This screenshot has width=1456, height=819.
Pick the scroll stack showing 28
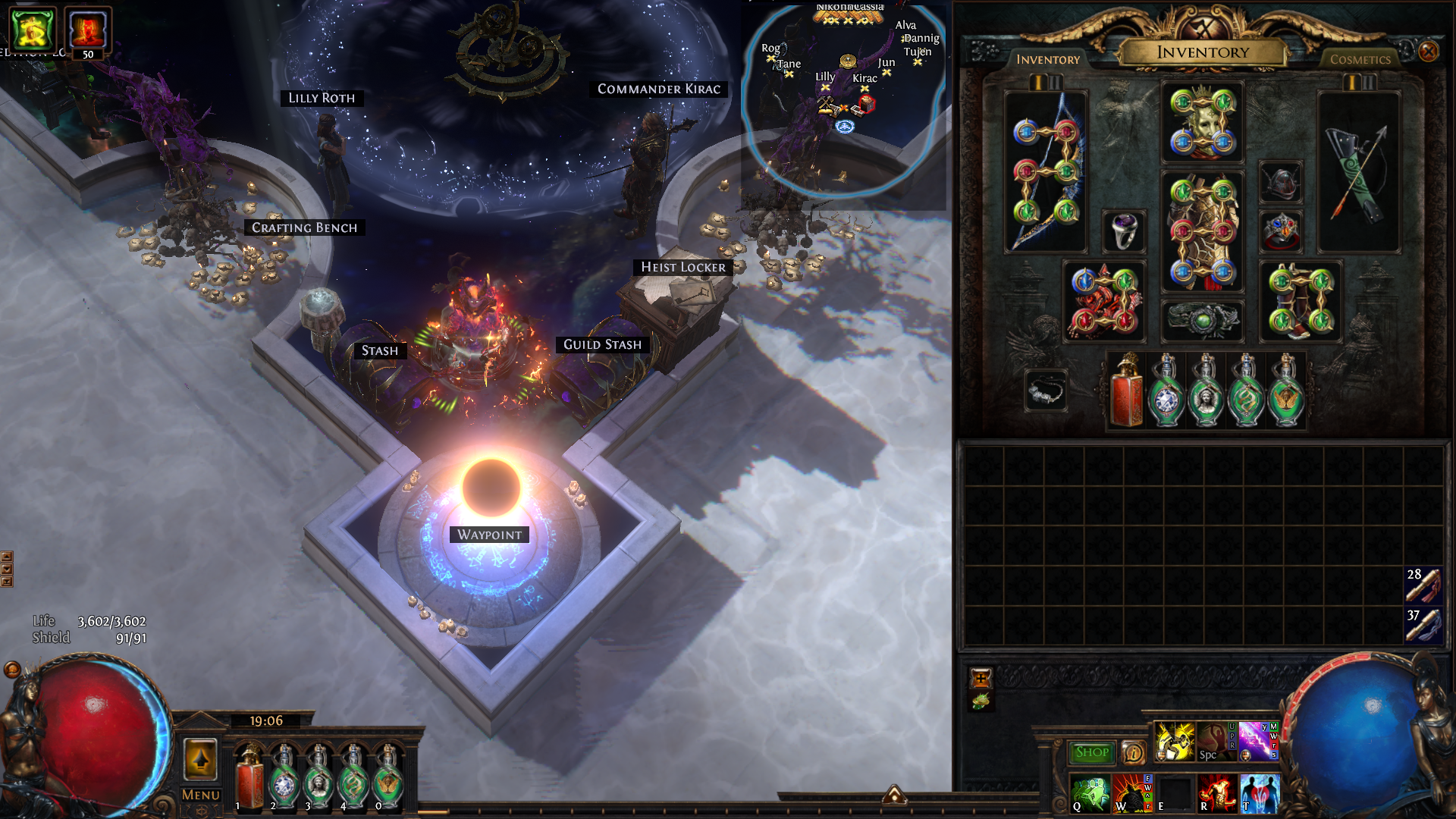[1423, 585]
